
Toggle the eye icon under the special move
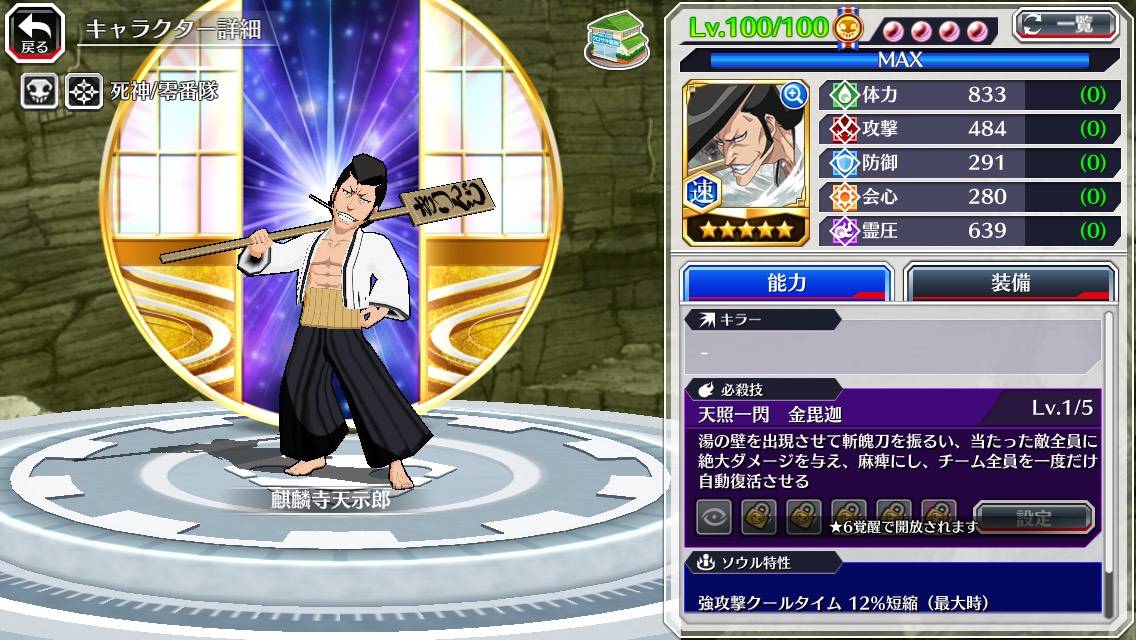713,517
